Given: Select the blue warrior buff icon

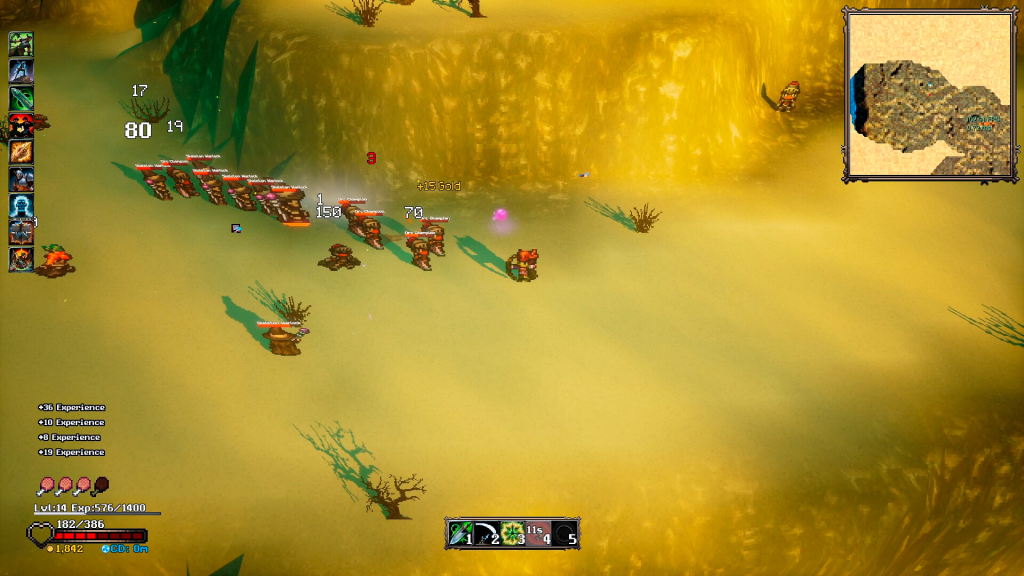Looking at the screenshot, I should click(21, 71).
